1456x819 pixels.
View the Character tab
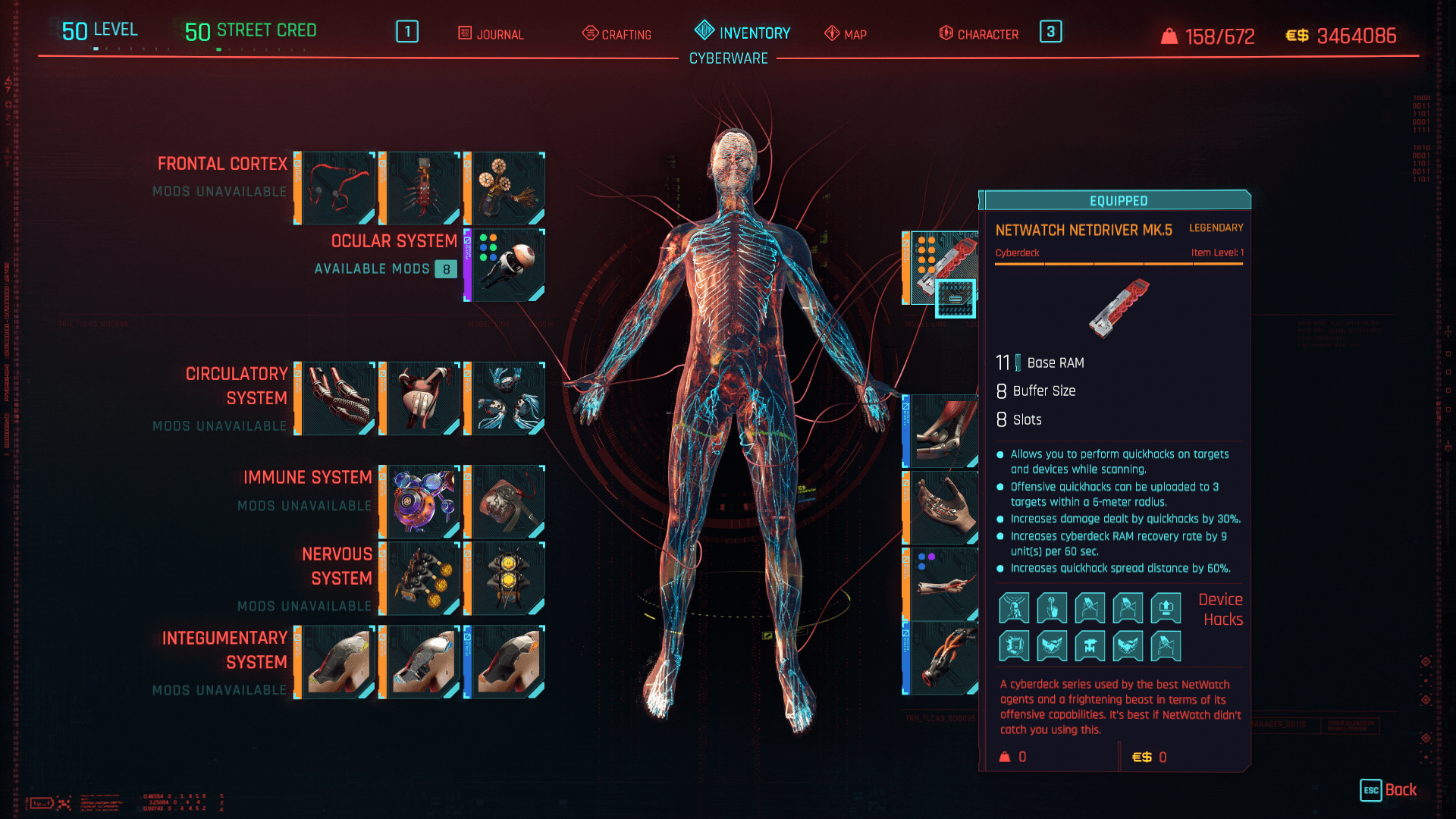[978, 34]
